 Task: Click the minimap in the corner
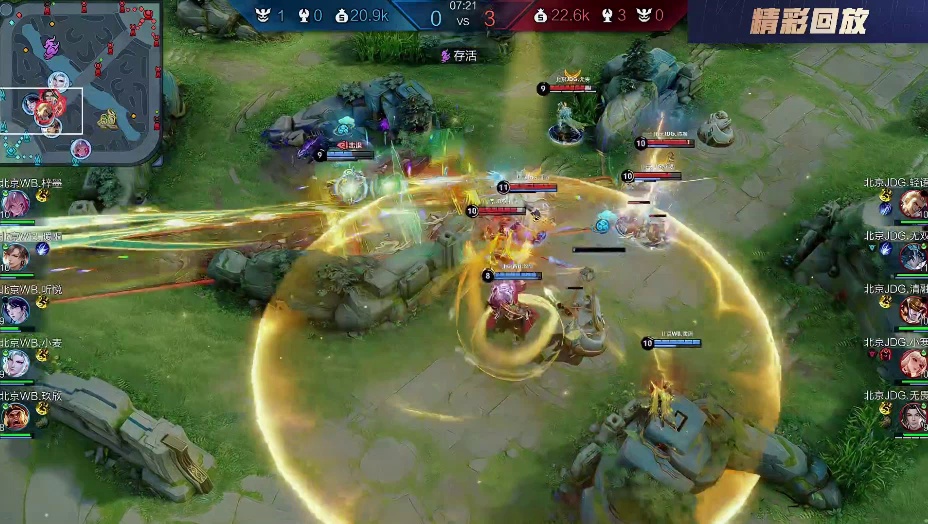pyautogui.click(x=80, y=82)
